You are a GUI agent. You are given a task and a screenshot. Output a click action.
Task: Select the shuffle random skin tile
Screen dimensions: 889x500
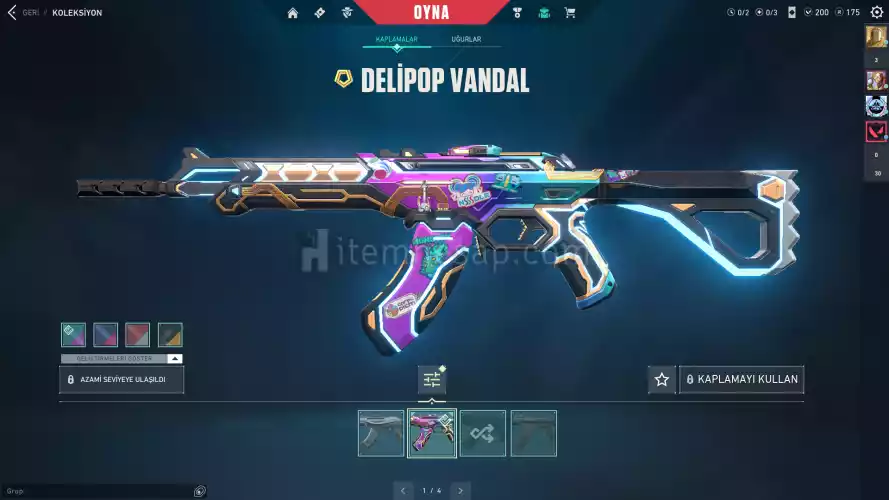coord(483,433)
